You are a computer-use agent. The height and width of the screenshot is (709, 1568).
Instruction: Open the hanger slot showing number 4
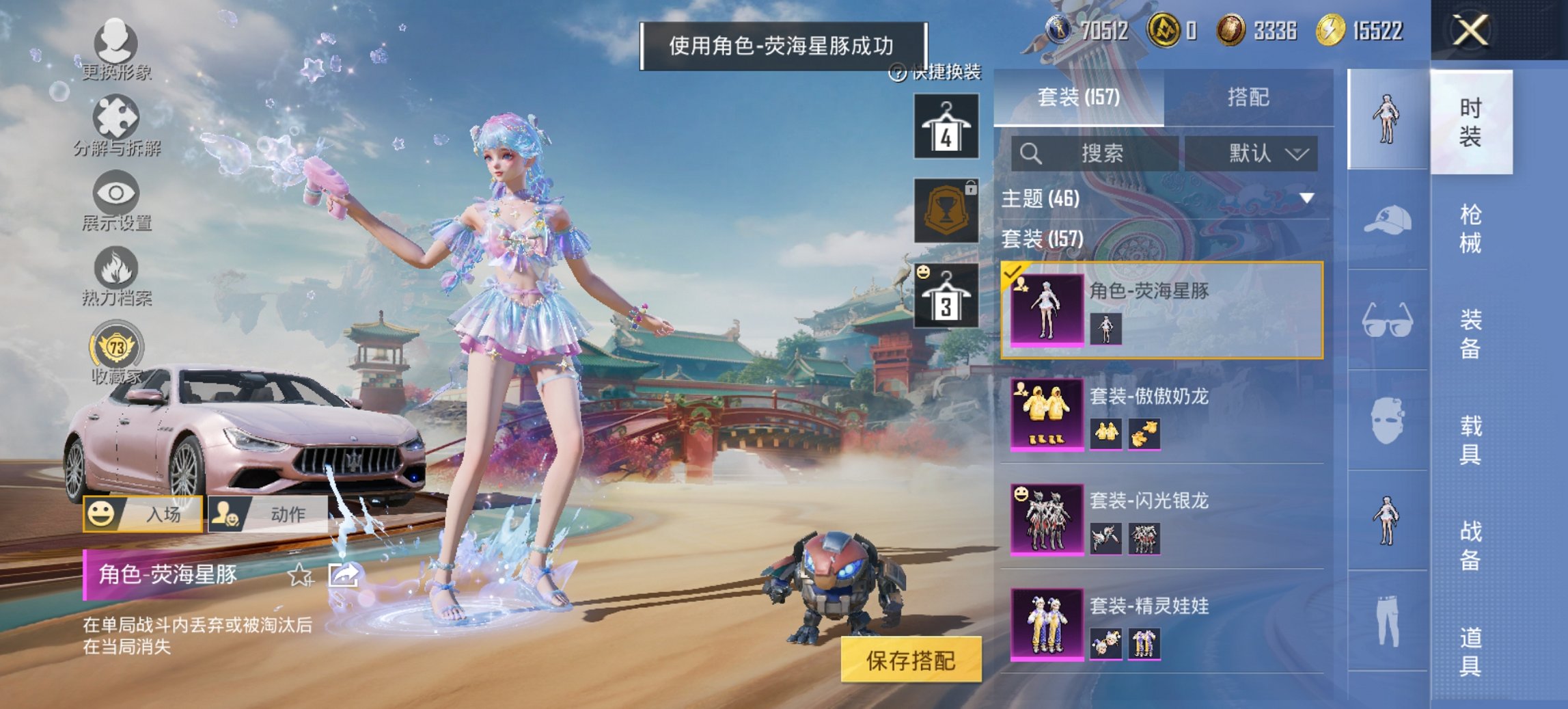(x=946, y=126)
